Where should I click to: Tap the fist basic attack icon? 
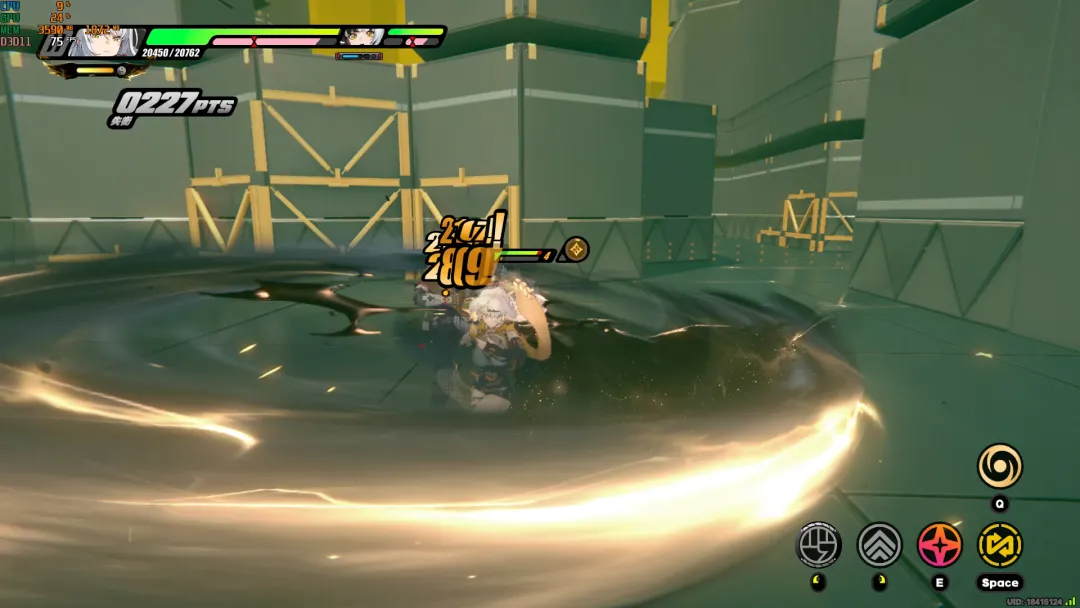pyautogui.click(x=818, y=545)
